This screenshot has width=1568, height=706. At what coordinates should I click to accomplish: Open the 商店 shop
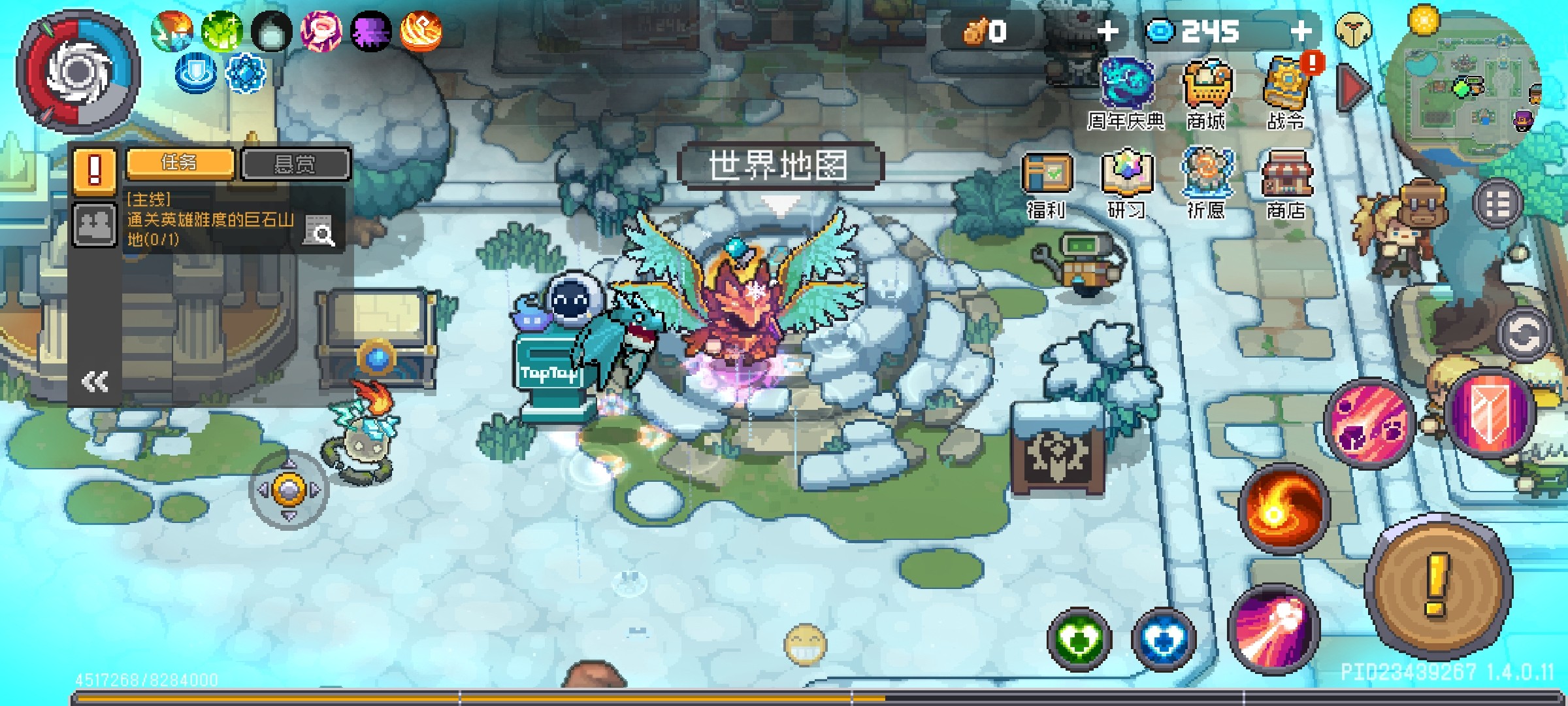[x=1286, y=184]
